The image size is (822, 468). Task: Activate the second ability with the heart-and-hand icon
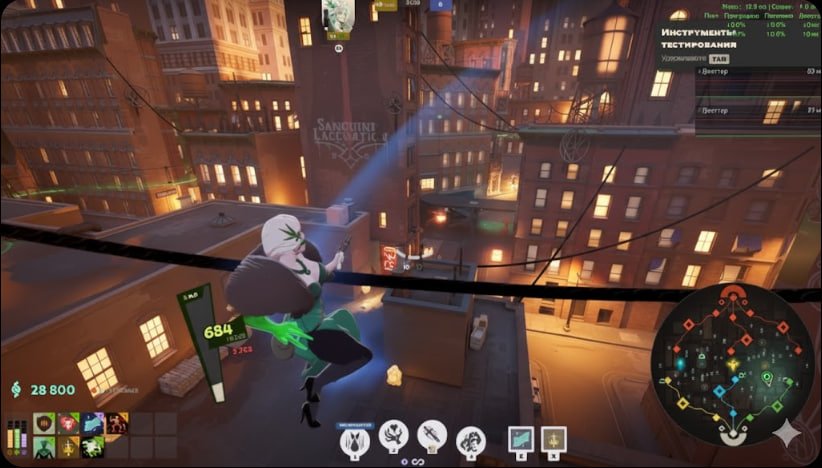click(x=393, y=436)
